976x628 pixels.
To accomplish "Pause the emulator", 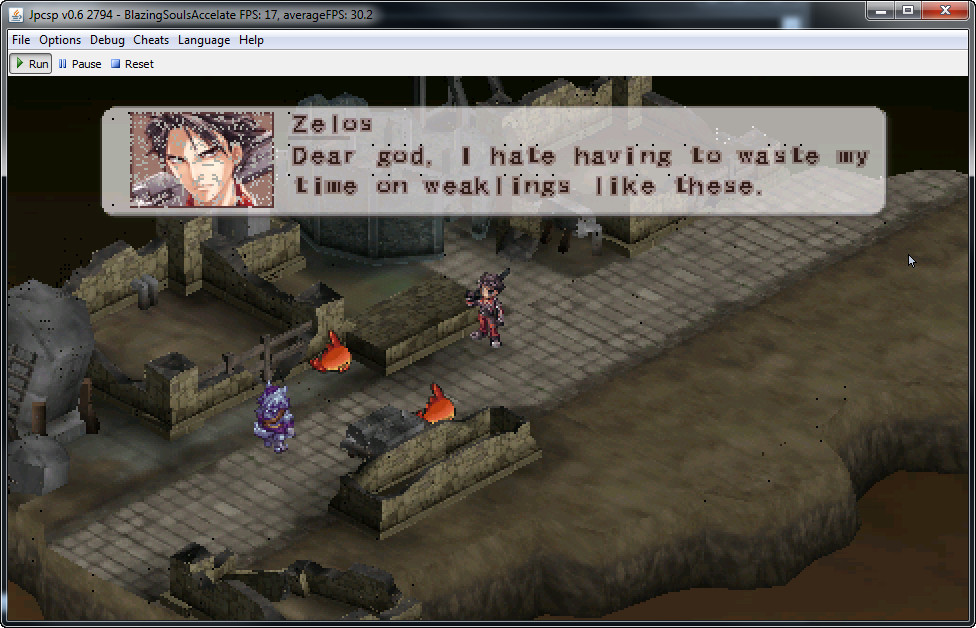I will click(x=80, y=64).
